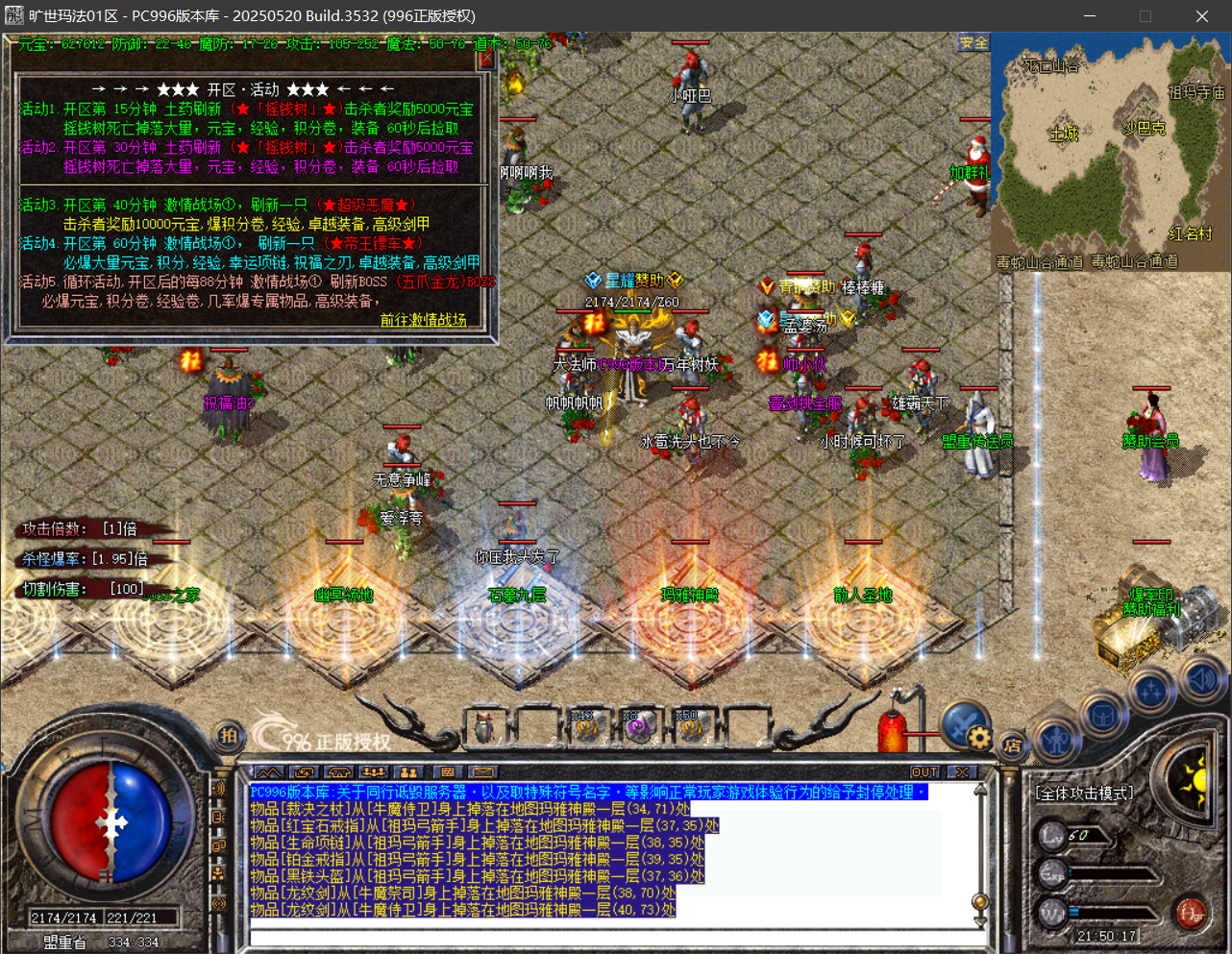Click the OUT button on the chat bar
1232x954 pixels.
tap(924, 772)
